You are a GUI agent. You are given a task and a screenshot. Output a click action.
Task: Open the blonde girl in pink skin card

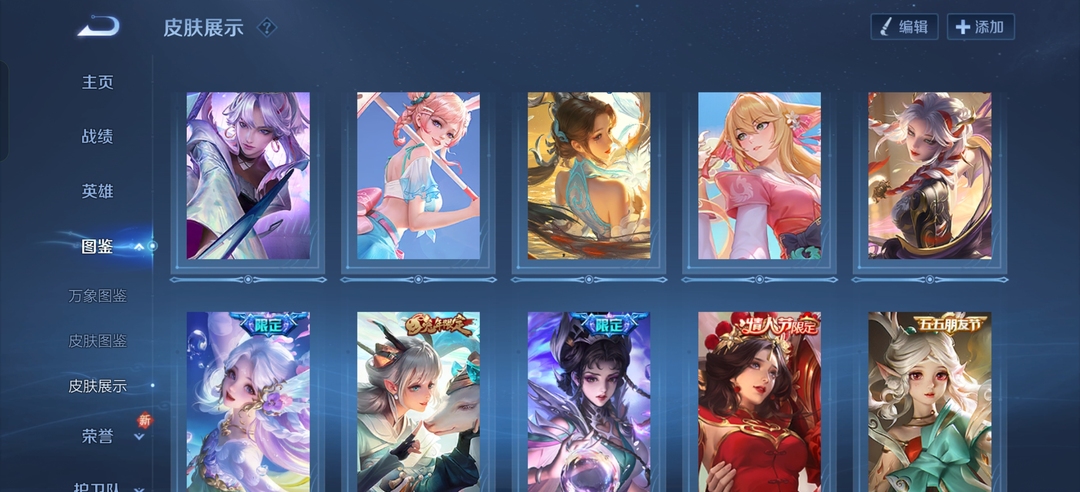[x=759, y=176]
